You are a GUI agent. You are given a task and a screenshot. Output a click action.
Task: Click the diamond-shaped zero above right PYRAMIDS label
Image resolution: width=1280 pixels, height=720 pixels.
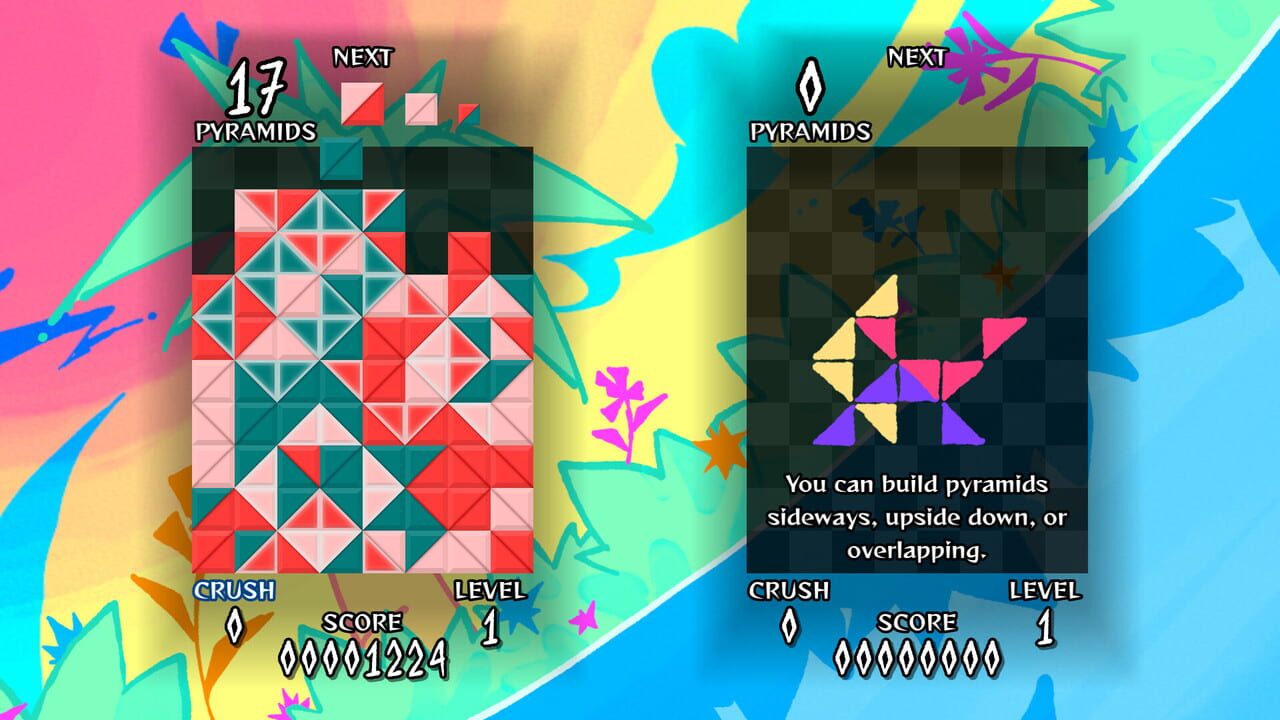(x=812, y=90)
